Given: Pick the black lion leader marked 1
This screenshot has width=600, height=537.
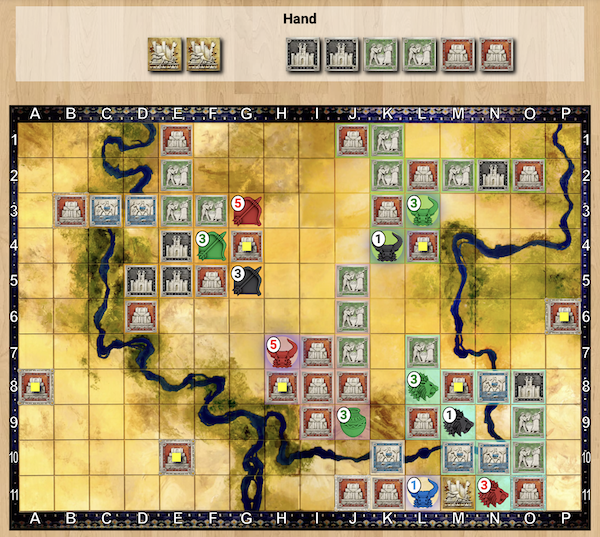Looking at the screenshot, I should point(457,421).
